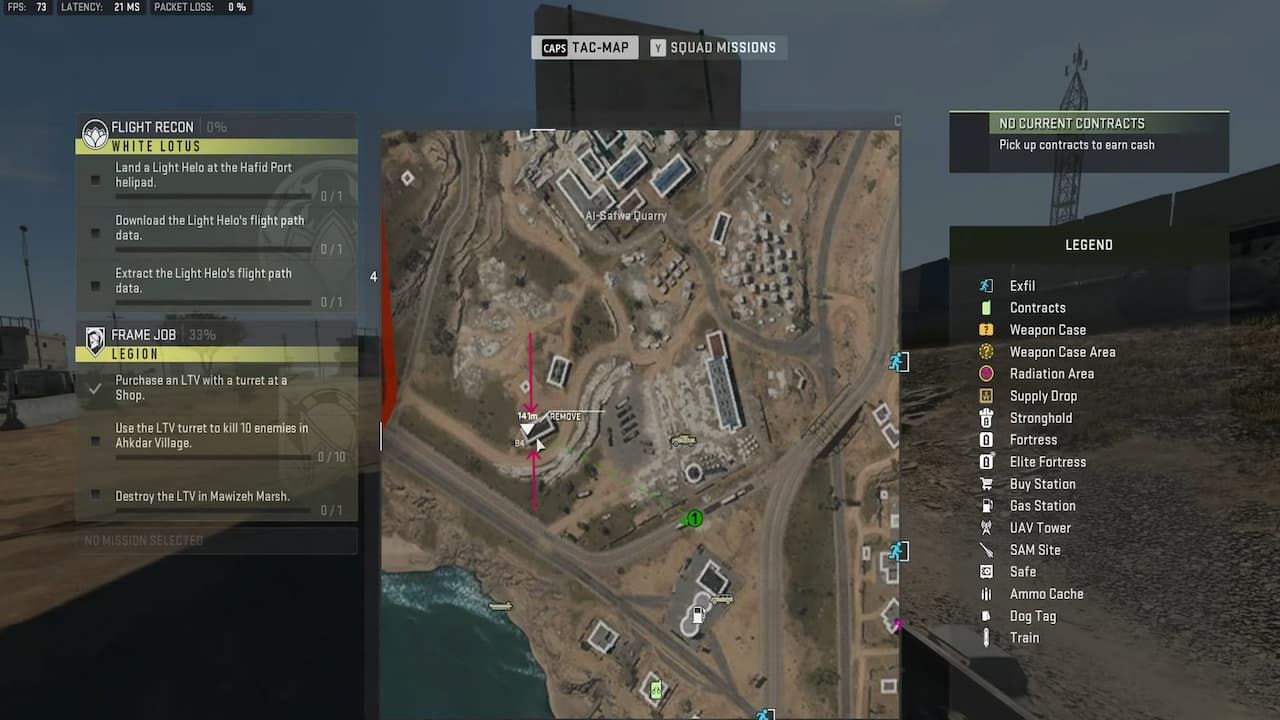Click the green number 1 vehicle marker on map
The image size is (1280, 720).
point(693,518)
